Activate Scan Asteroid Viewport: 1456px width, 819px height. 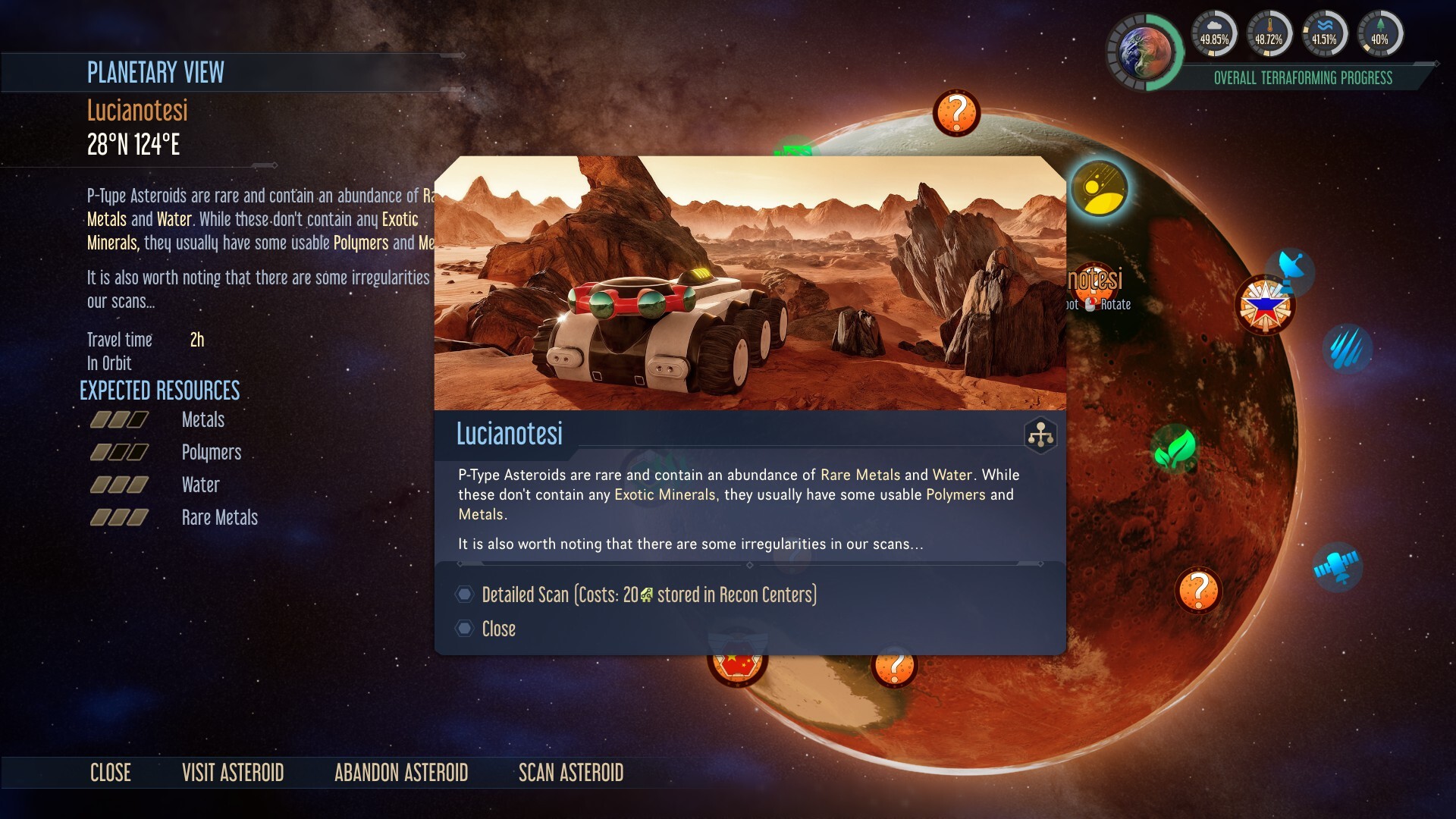click(x=571, y=773)
